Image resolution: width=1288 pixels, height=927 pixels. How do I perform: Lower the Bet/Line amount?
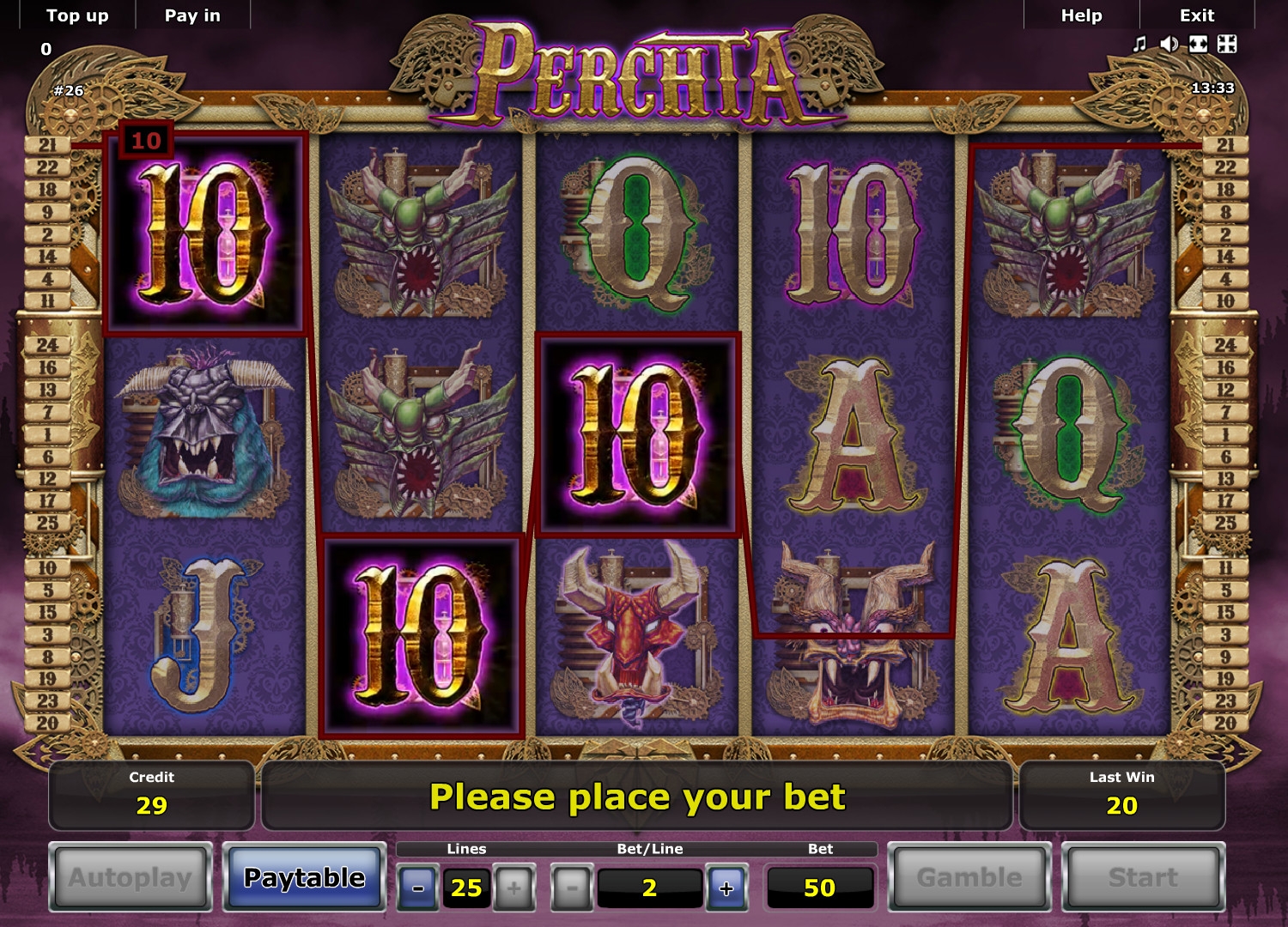[x=573, y=888]
